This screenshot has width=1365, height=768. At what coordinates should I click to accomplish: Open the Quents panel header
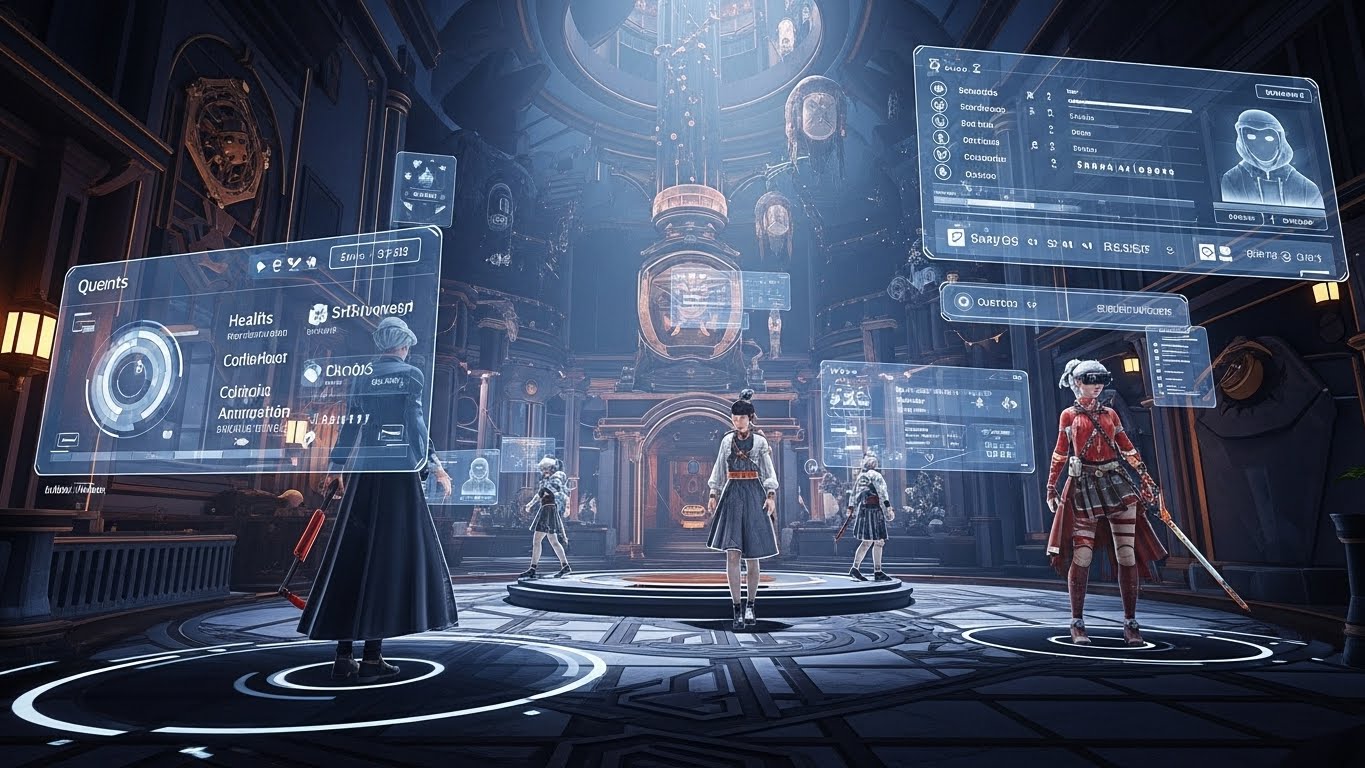tap(103, 285)
